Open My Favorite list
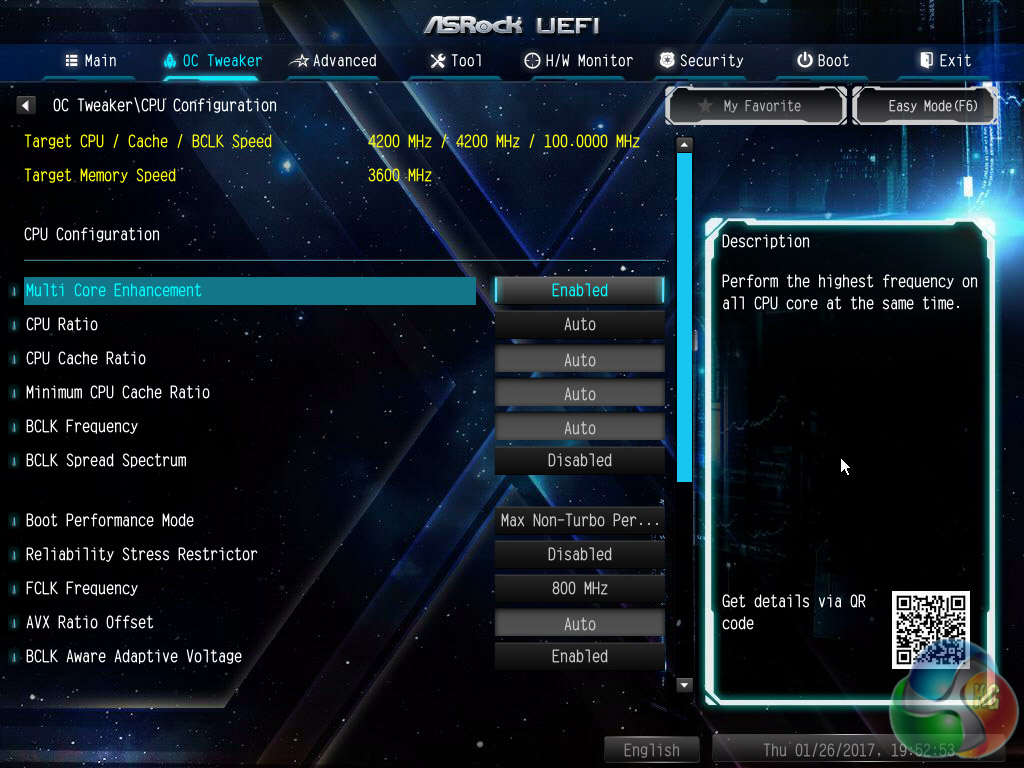Image resolution: width=1024 pixels, height=768 pixels. pyautogui.click(x=756, y=106)
